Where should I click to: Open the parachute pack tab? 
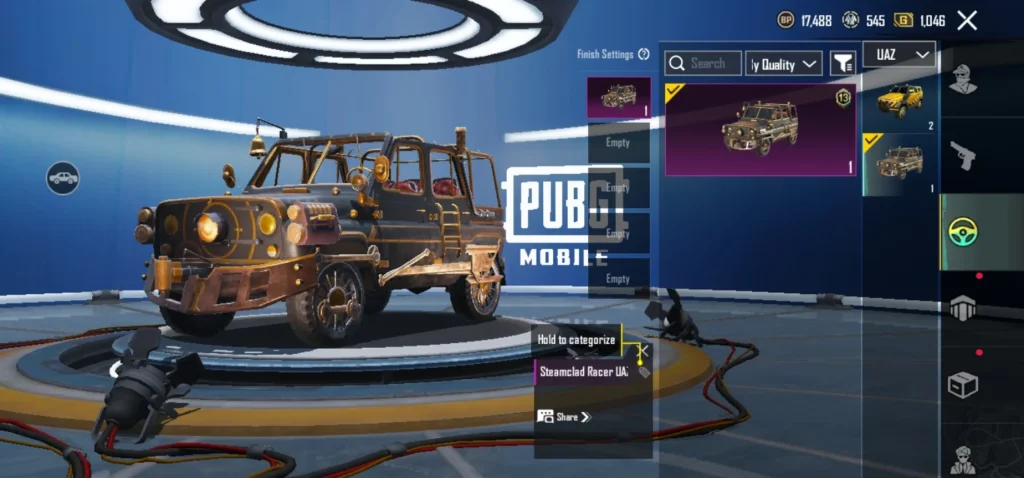963,308
